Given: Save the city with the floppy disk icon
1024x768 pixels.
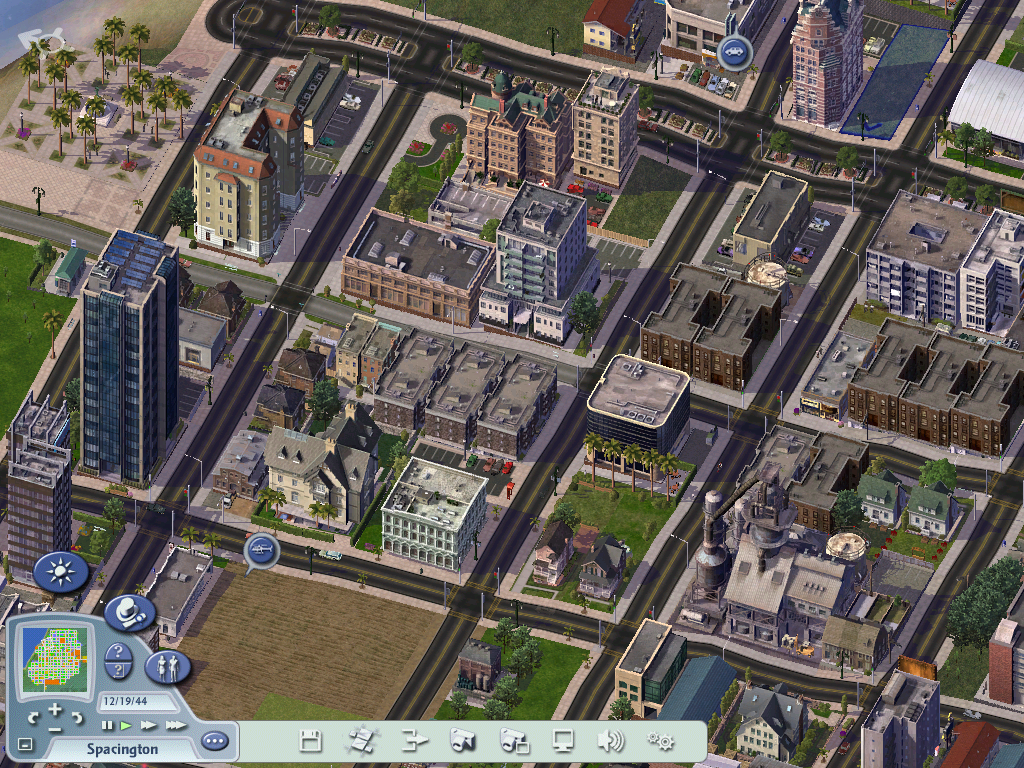Looking at the screenshot, I should pos(311,741).
